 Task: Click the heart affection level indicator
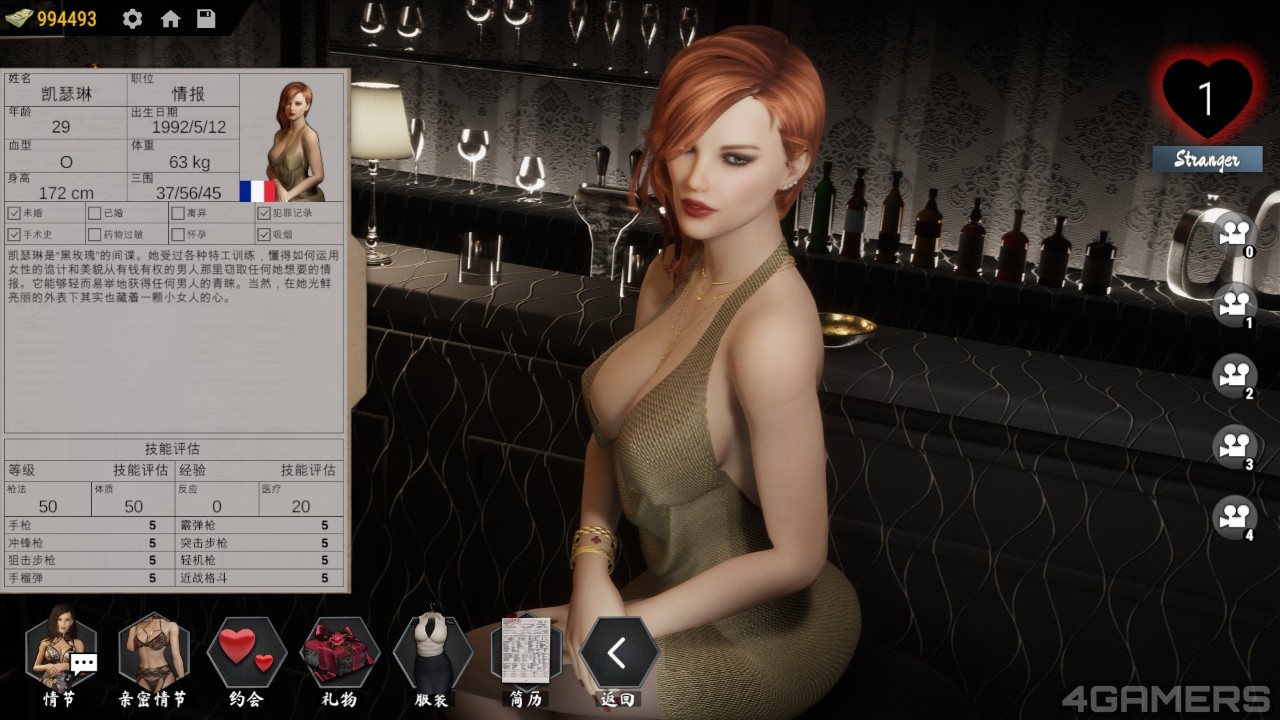pos(1207,98)
